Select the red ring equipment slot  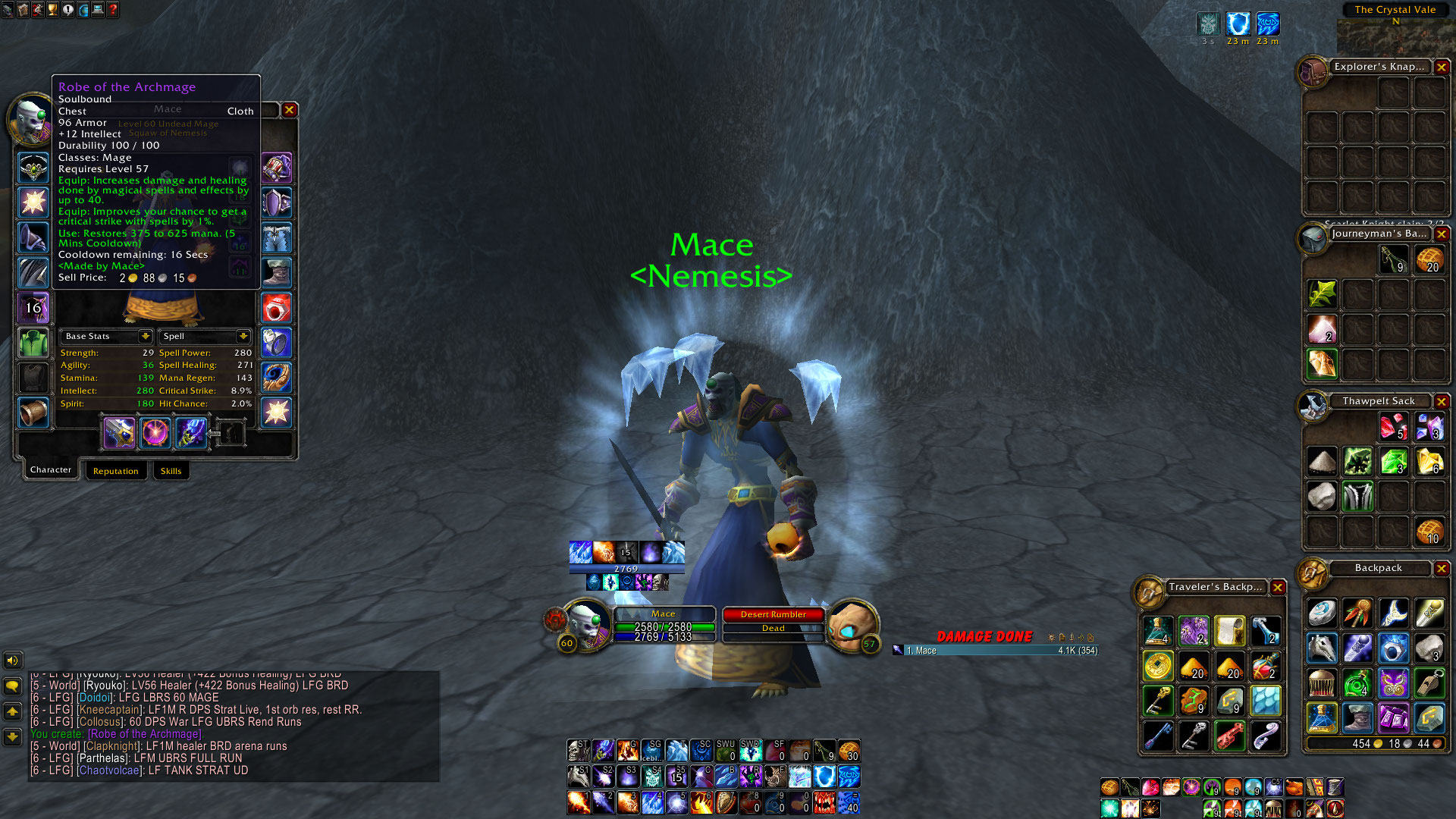point(276,308)
